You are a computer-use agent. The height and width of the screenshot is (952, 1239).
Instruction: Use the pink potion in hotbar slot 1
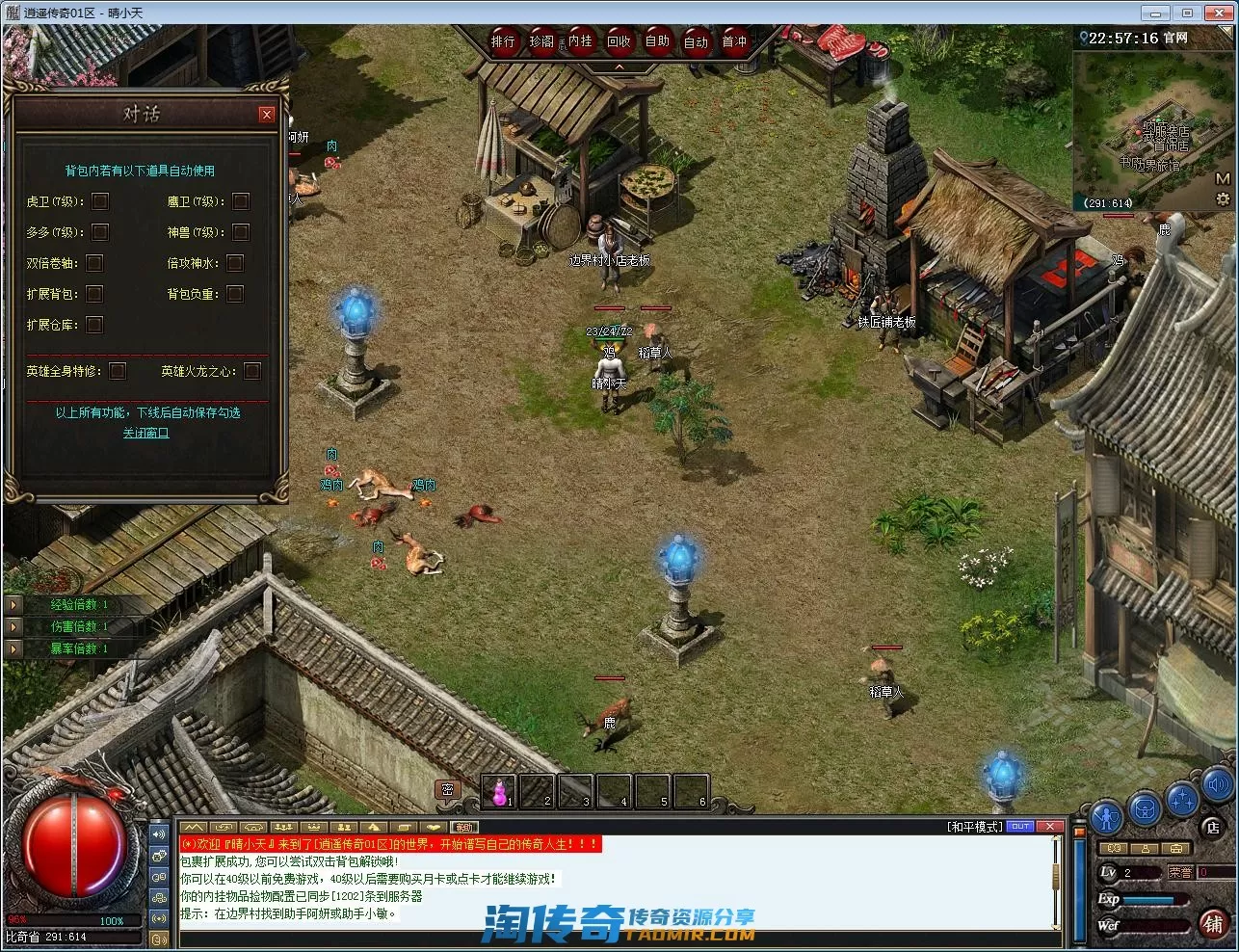tap(499, 792)
